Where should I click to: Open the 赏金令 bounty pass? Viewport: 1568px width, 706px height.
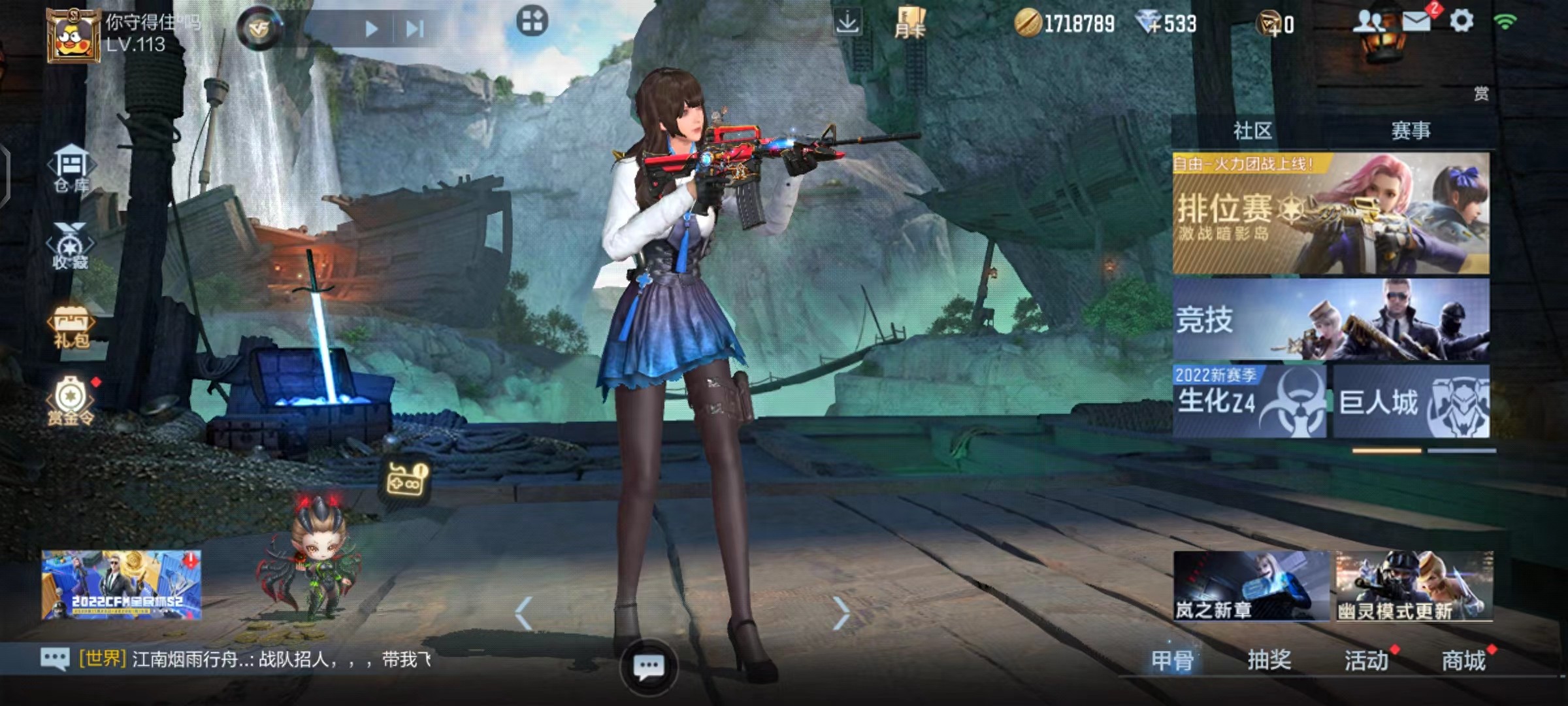pos(71,400)
